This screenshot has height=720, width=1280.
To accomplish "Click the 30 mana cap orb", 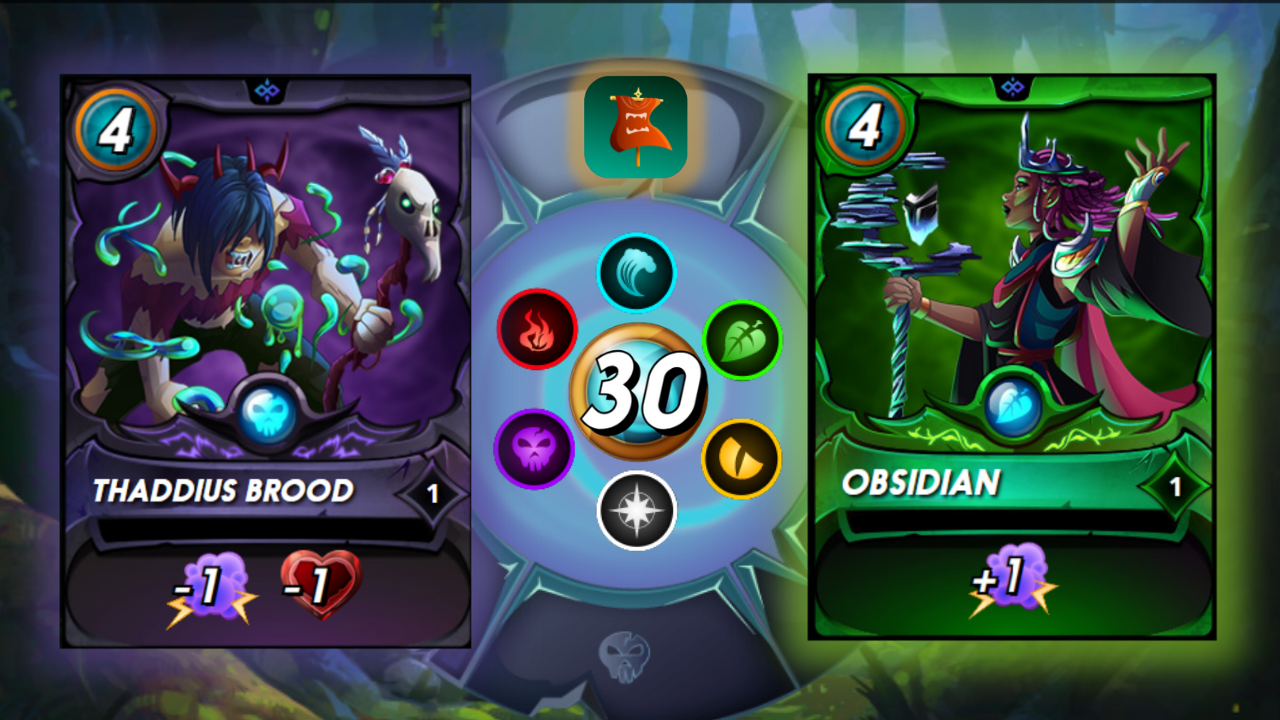I will (638, 392).
